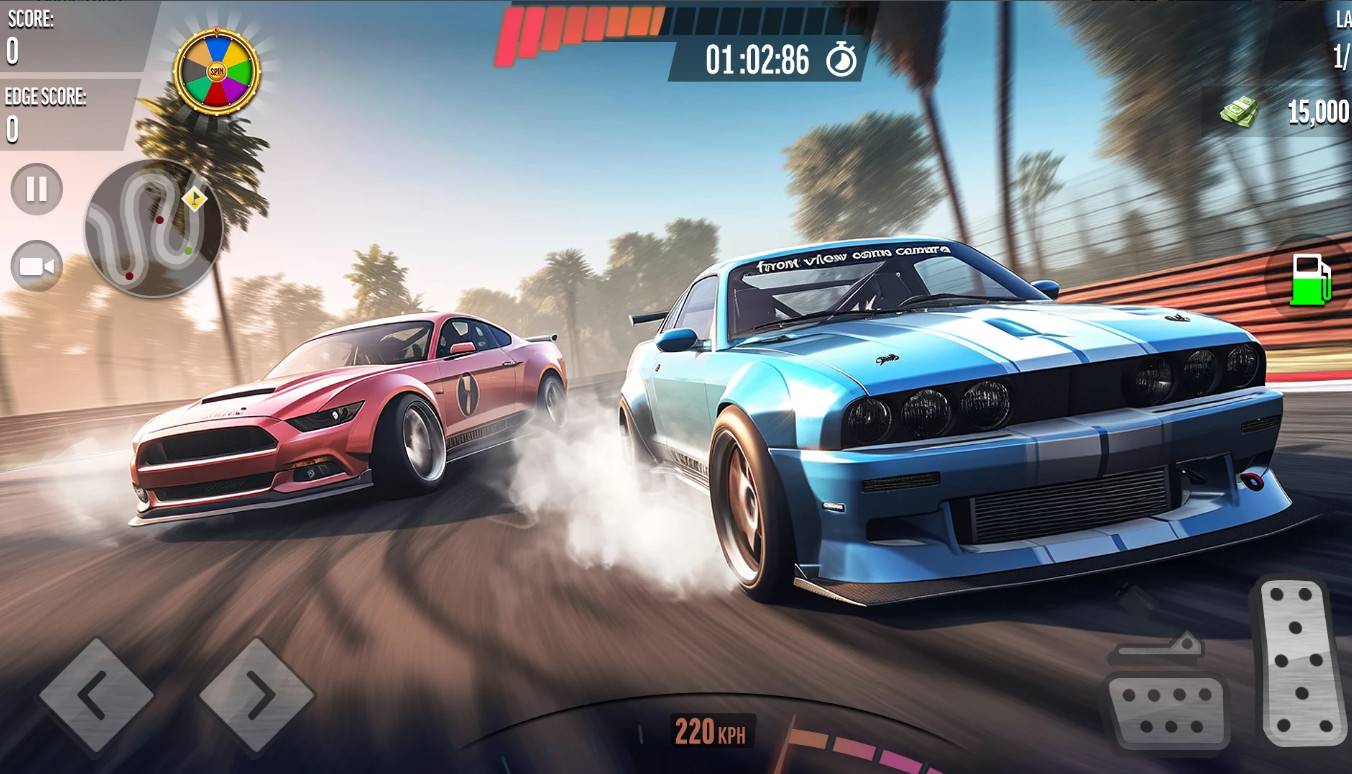
Task: Hit the tall gas pedal
Action: point(1298,661)
